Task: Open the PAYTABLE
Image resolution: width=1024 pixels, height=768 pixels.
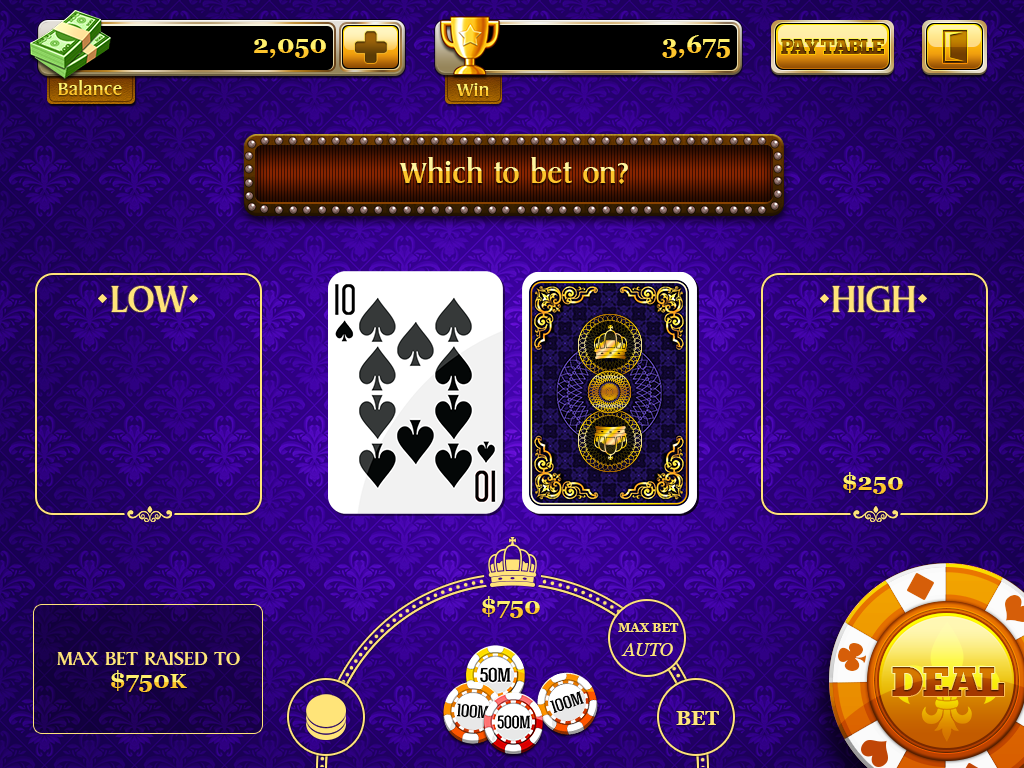Action: coord(832,47)
